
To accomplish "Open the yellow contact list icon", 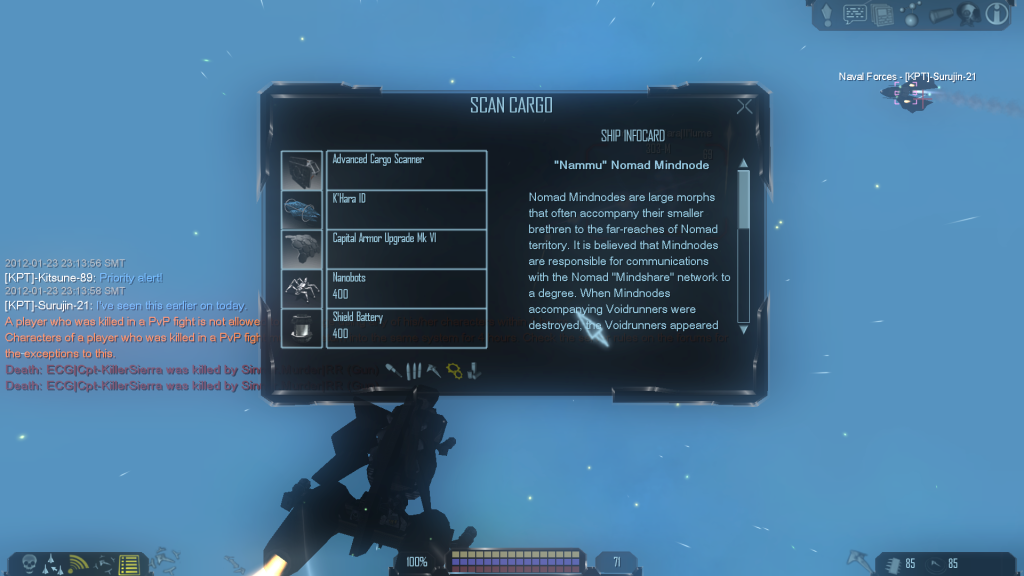I will click(127, 565).
